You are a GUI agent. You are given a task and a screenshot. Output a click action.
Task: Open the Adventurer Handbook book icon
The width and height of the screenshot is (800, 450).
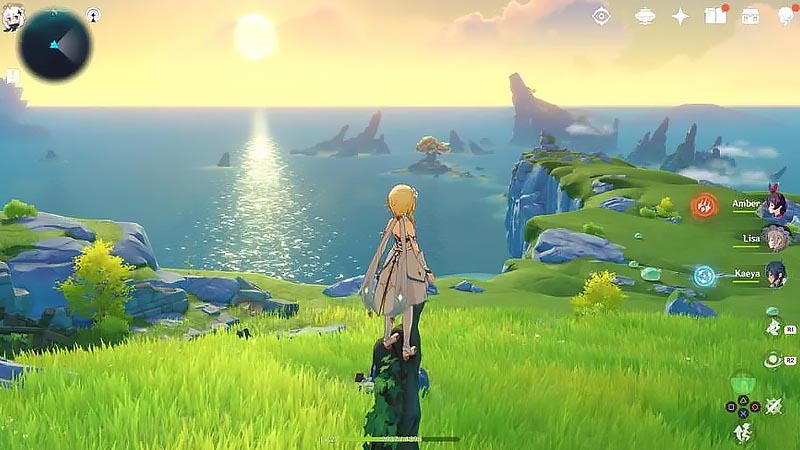[x=714, y=15]
